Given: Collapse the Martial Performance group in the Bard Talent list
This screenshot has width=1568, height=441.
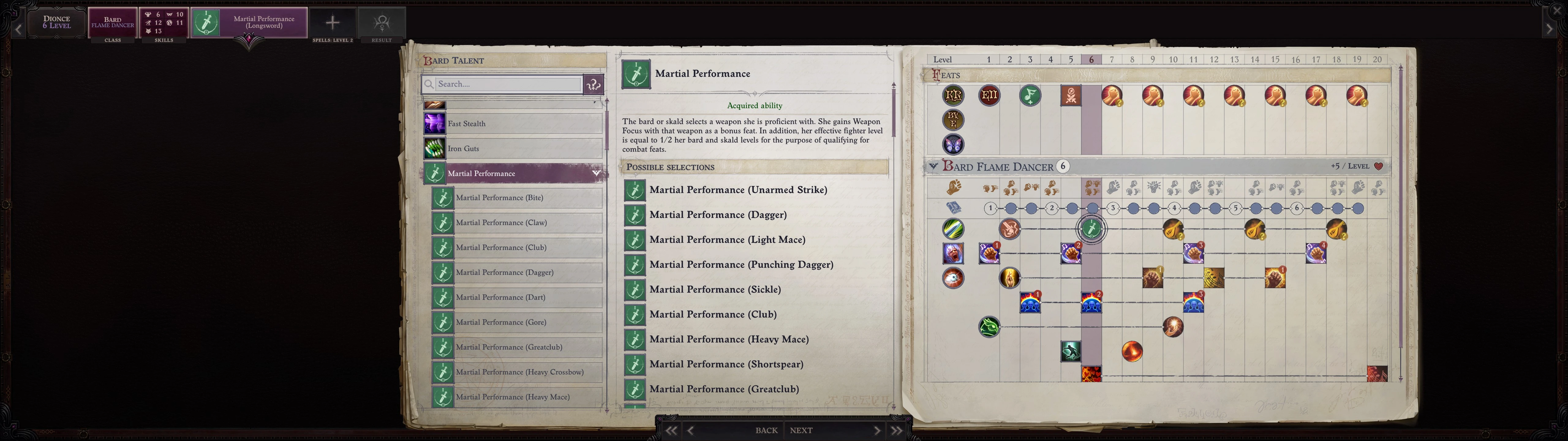Looking at the screenshot, I should (x=596, y=173).
